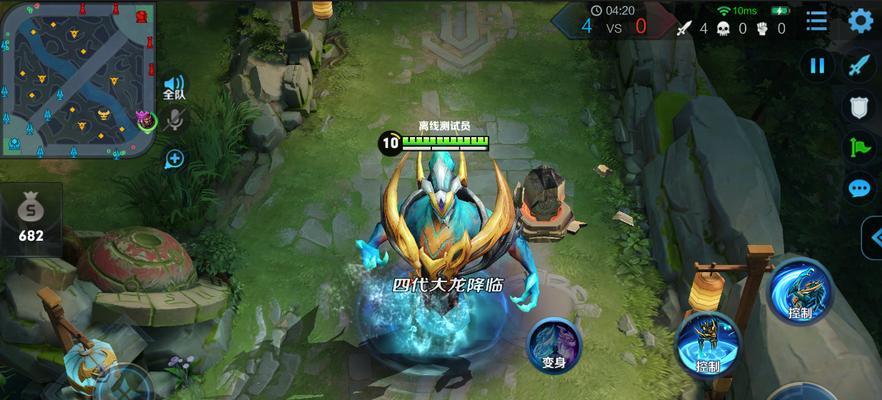
Task: Open the magnifier plus icon below microphone
Action: (x=174, y=158)
